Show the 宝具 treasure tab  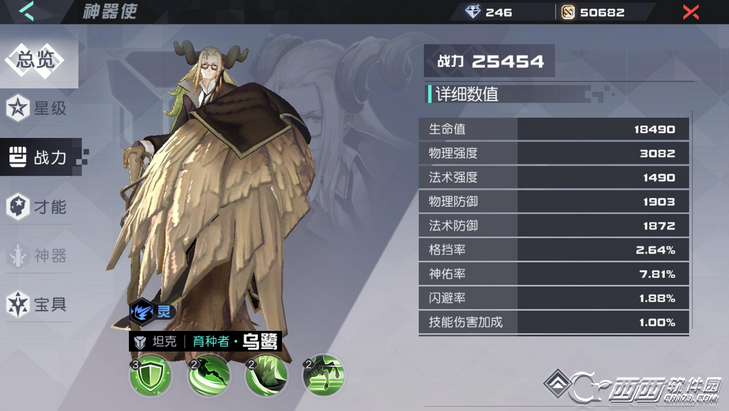pos(38,304)
